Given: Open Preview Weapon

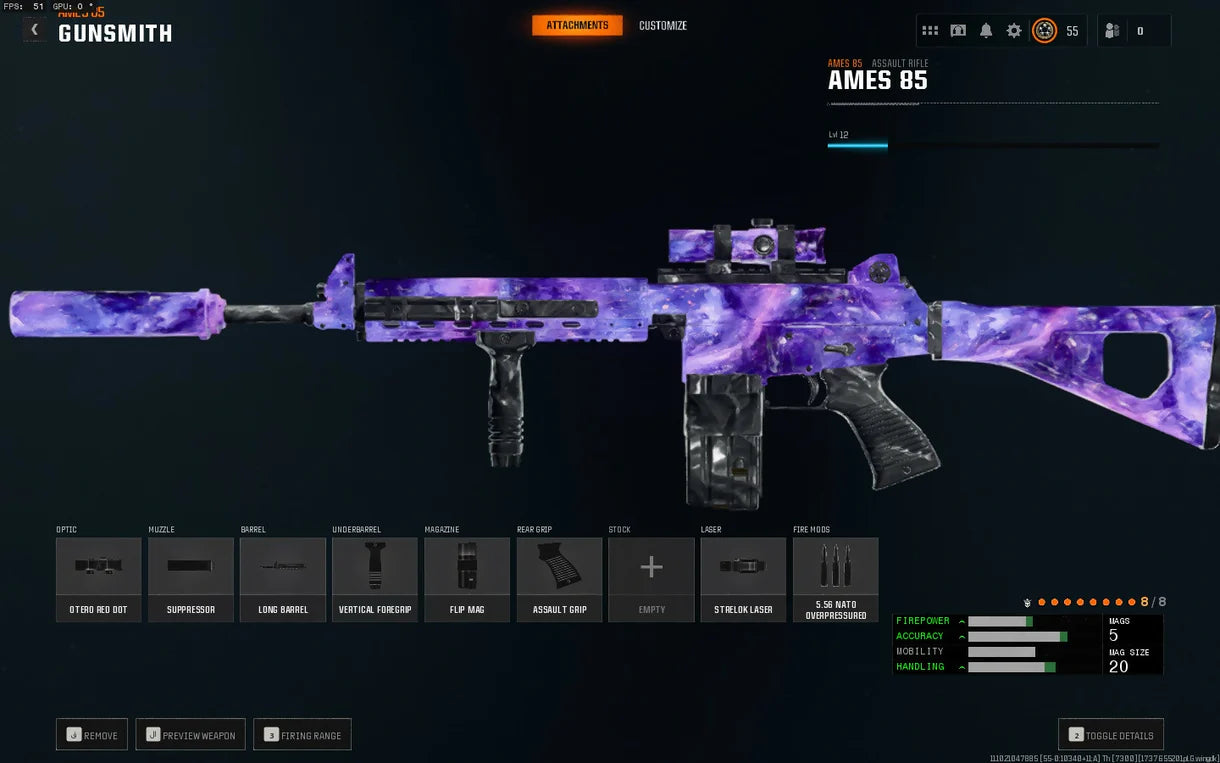Looking at the screenshot, I should pyautogui.click(x=190, y=735).
